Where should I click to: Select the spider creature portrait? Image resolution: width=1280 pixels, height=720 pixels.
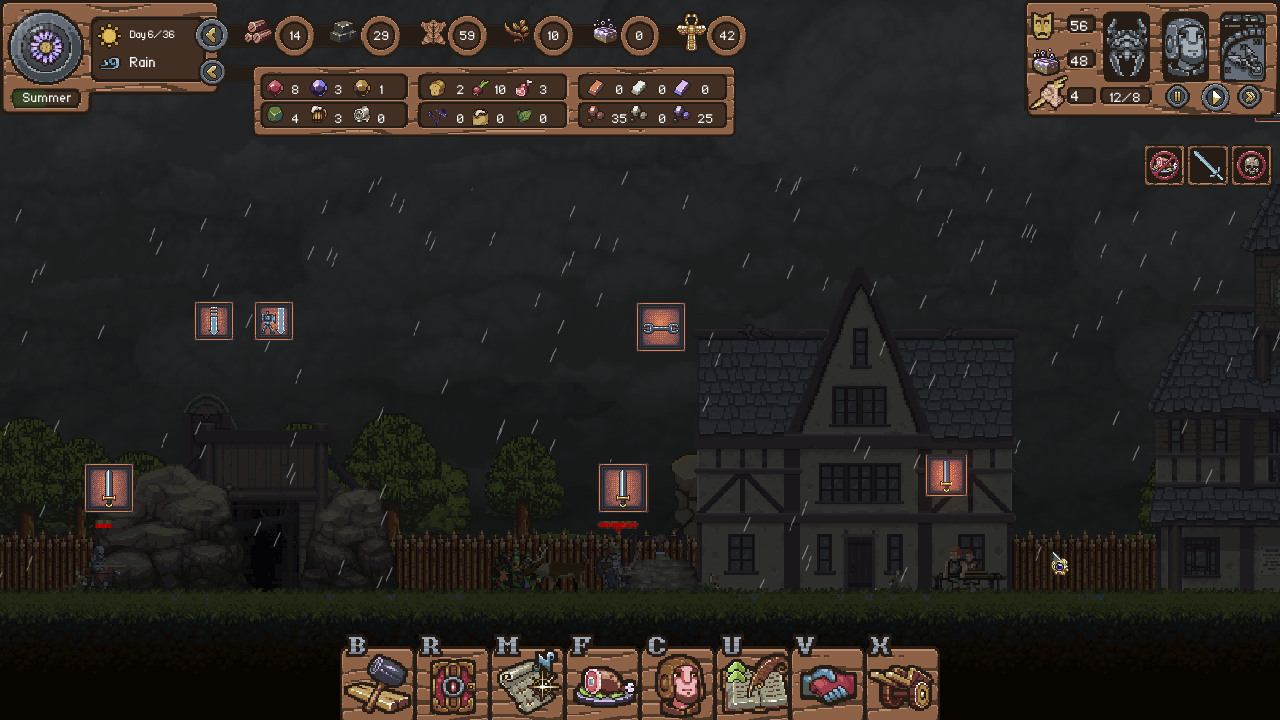[x=1127, y=47]
